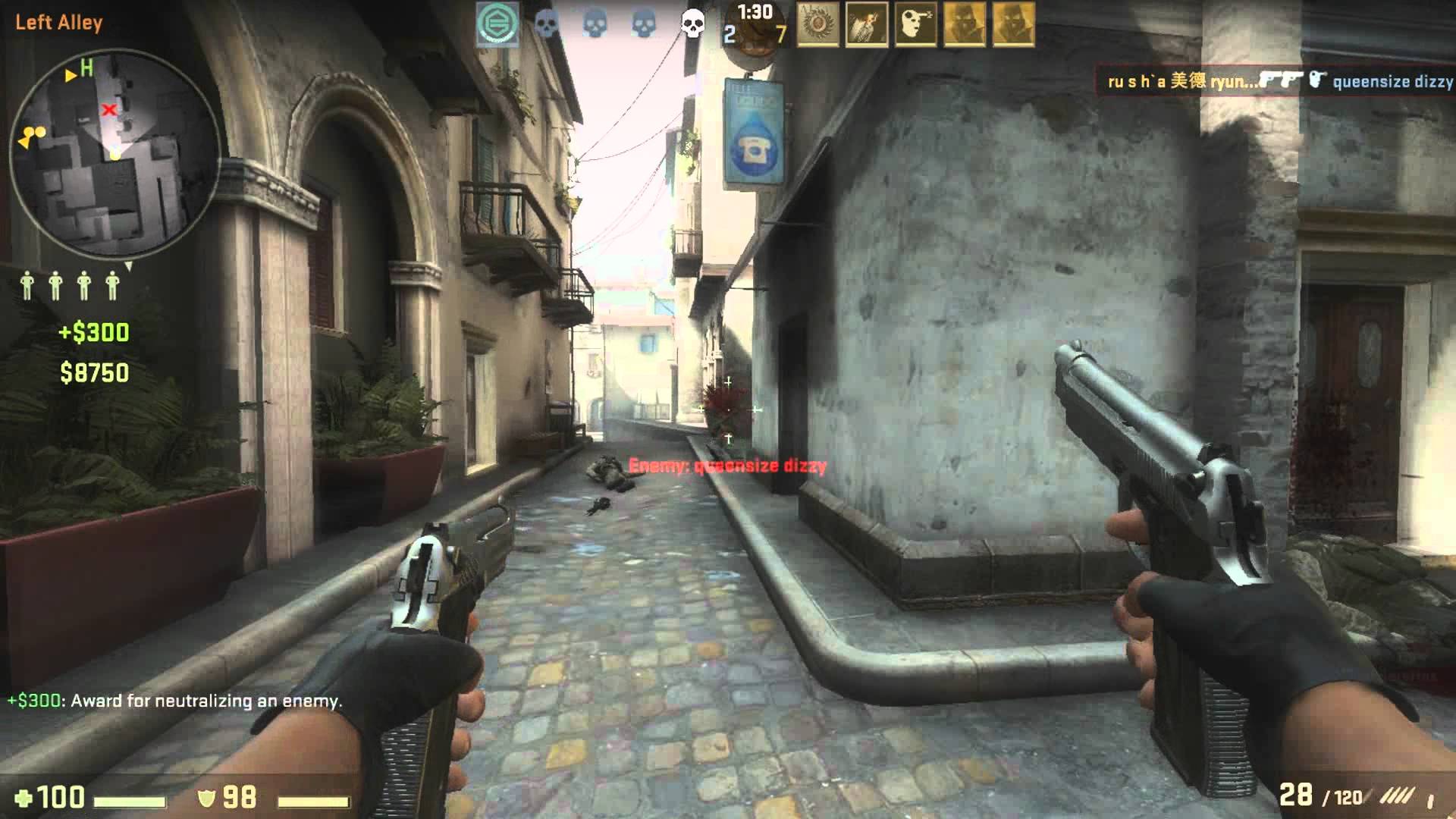This screenshot has height=819, width=1456.
Task: Select the teal team logo player avatar
Action: [497, 24]
